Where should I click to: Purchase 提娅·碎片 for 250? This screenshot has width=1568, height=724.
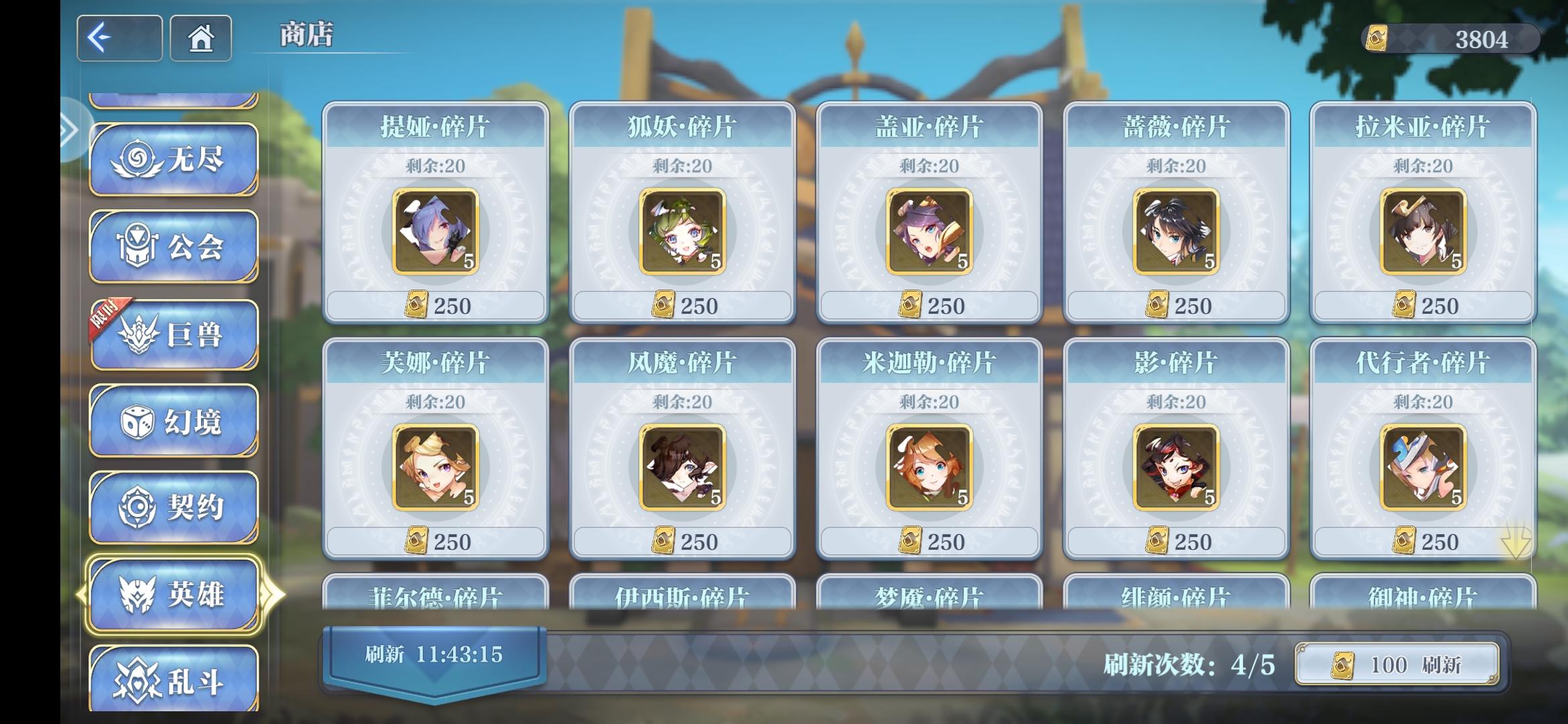click(x=434, y=305)
